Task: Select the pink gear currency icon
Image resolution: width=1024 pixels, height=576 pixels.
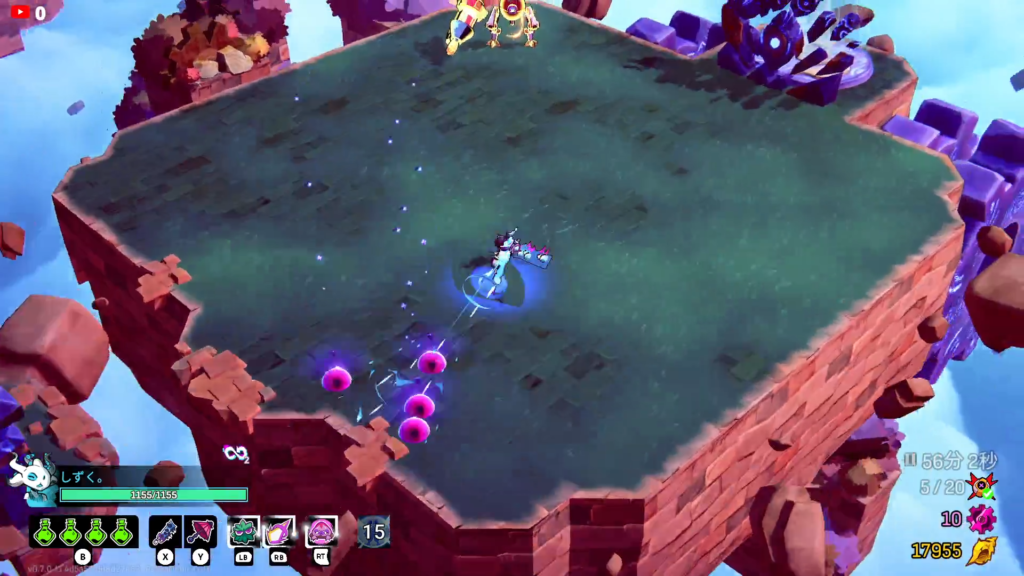Action: pyautogui.click(x=981, y=519)
